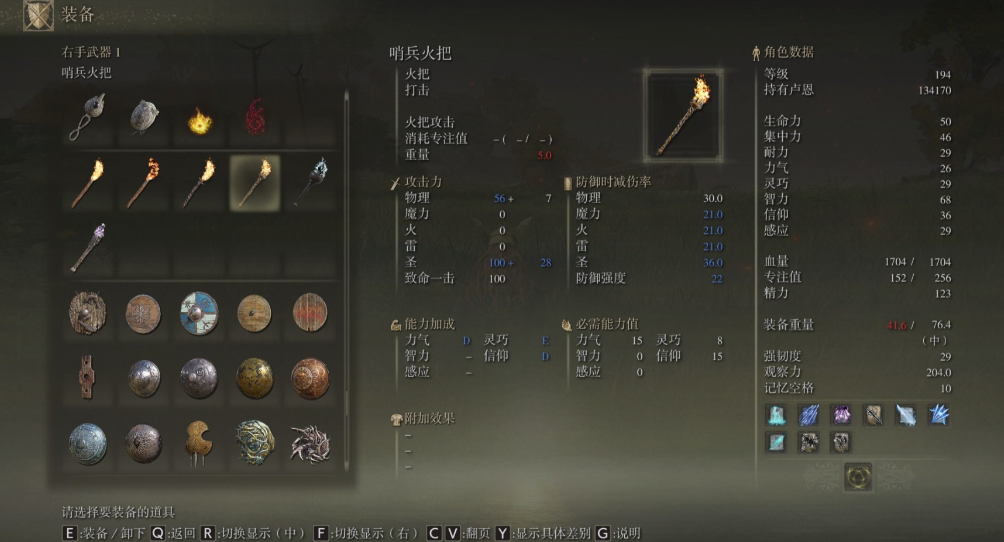Select the skull-adorned wooden shield
Image resolution: width=1004 pixels, height=542 pixels.
(x=88, y=314)
